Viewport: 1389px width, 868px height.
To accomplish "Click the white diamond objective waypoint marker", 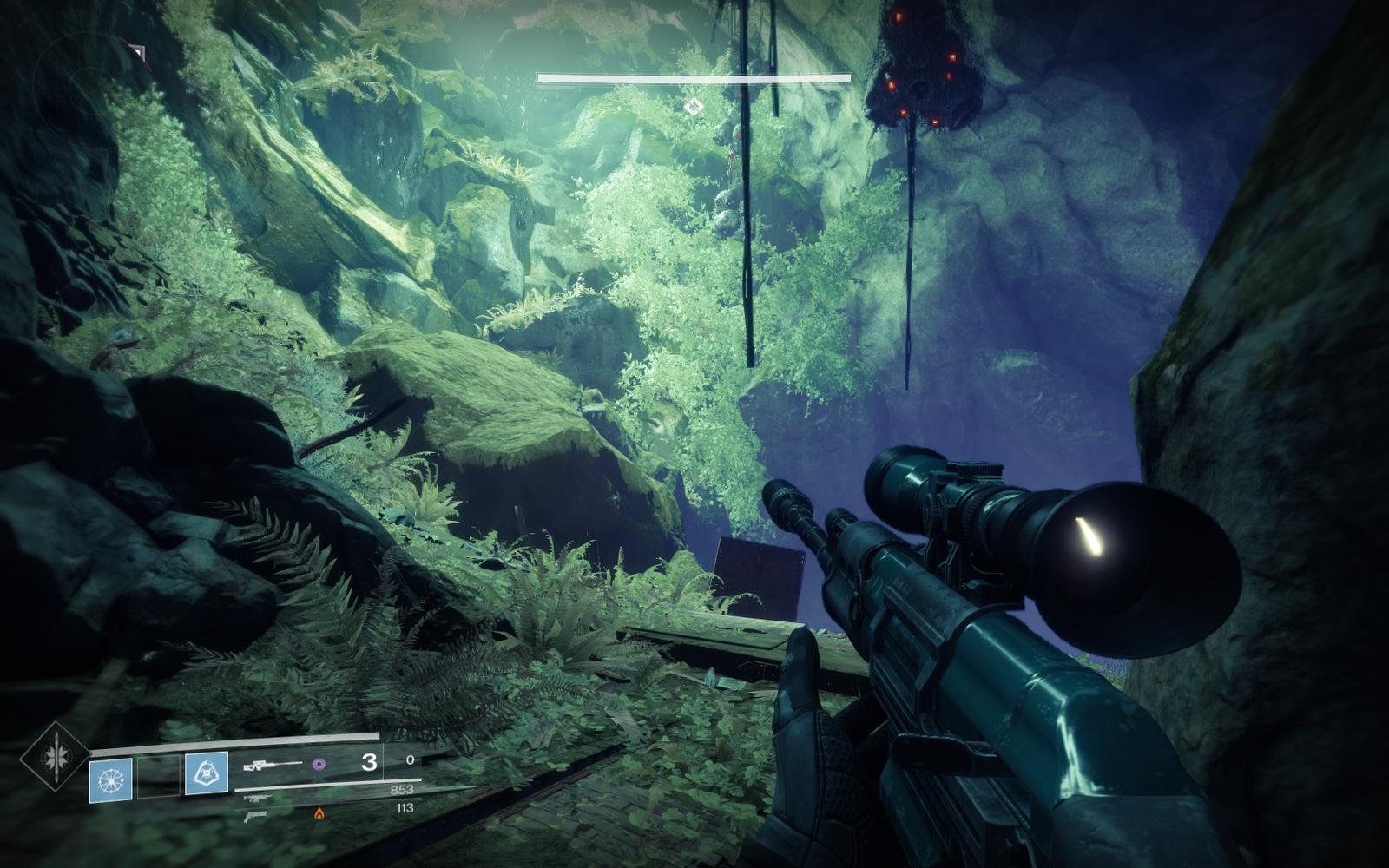I will click(693, 107).
